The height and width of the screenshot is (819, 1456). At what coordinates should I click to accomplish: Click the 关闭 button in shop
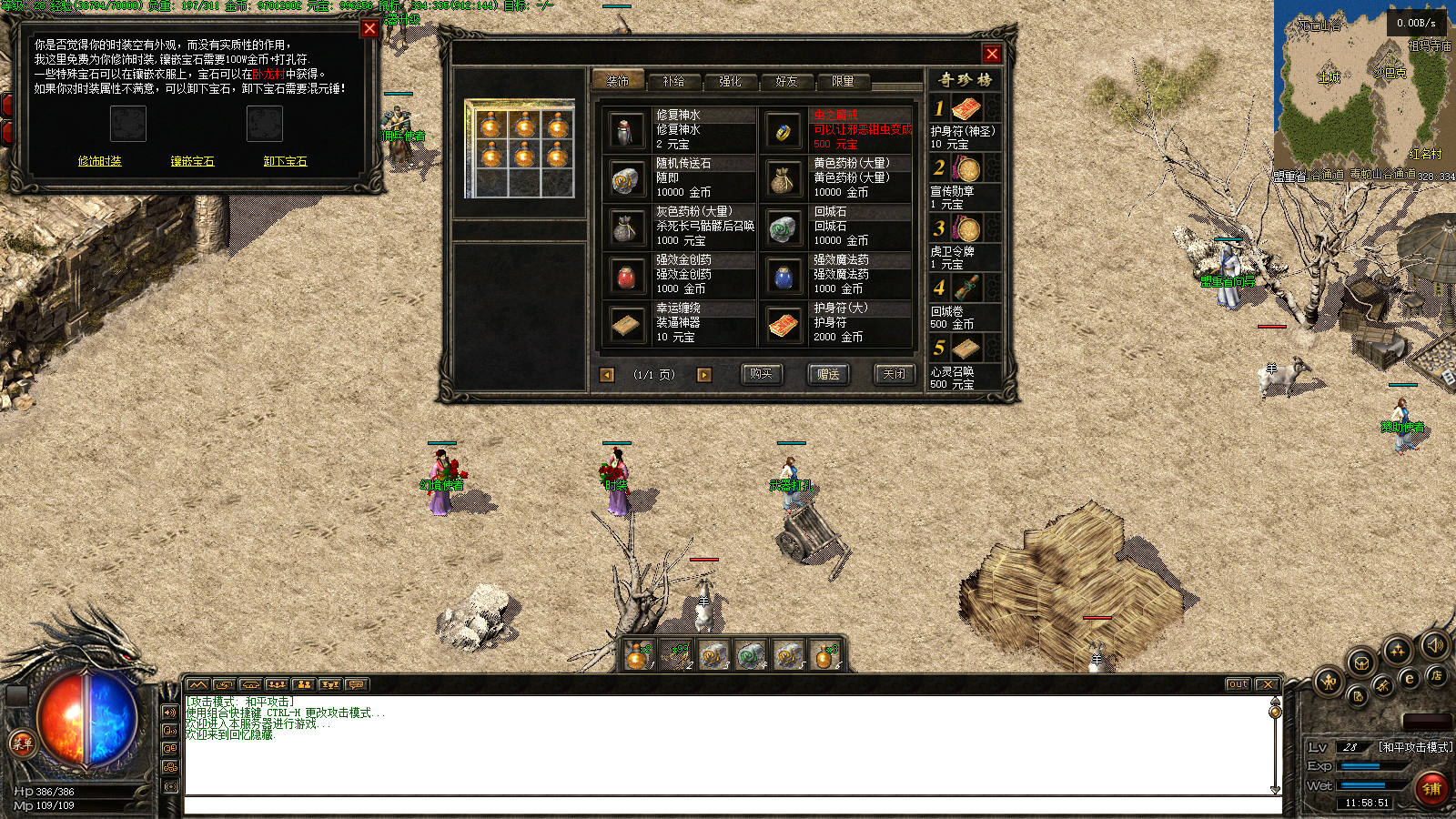tap(895, 374)
